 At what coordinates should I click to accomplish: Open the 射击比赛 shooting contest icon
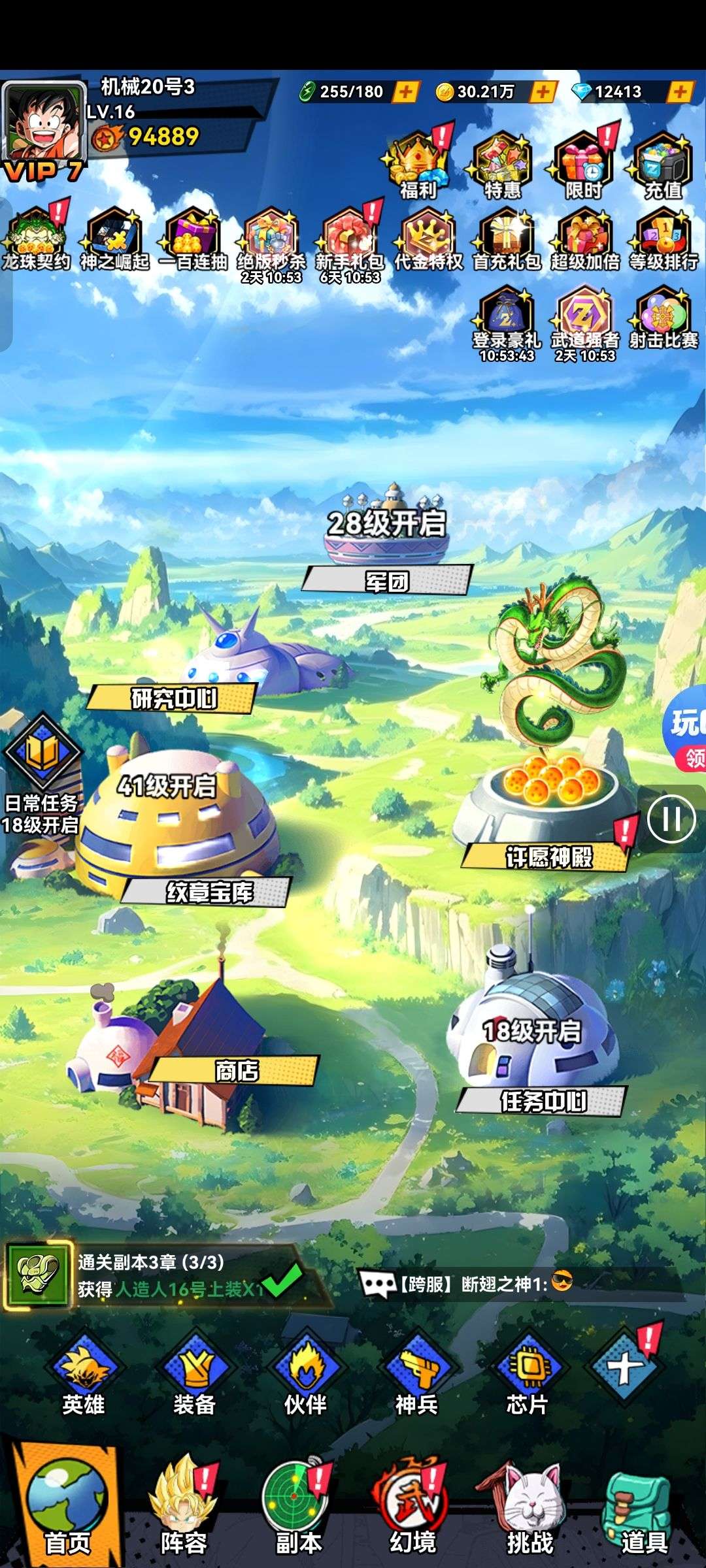click(x=663, y=318)
